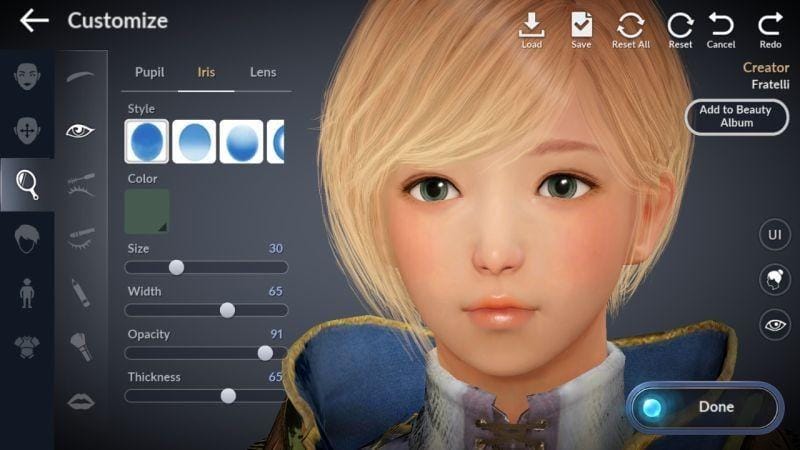Click the Redo arrow button
800x450 pixels.
pos(770,30)
